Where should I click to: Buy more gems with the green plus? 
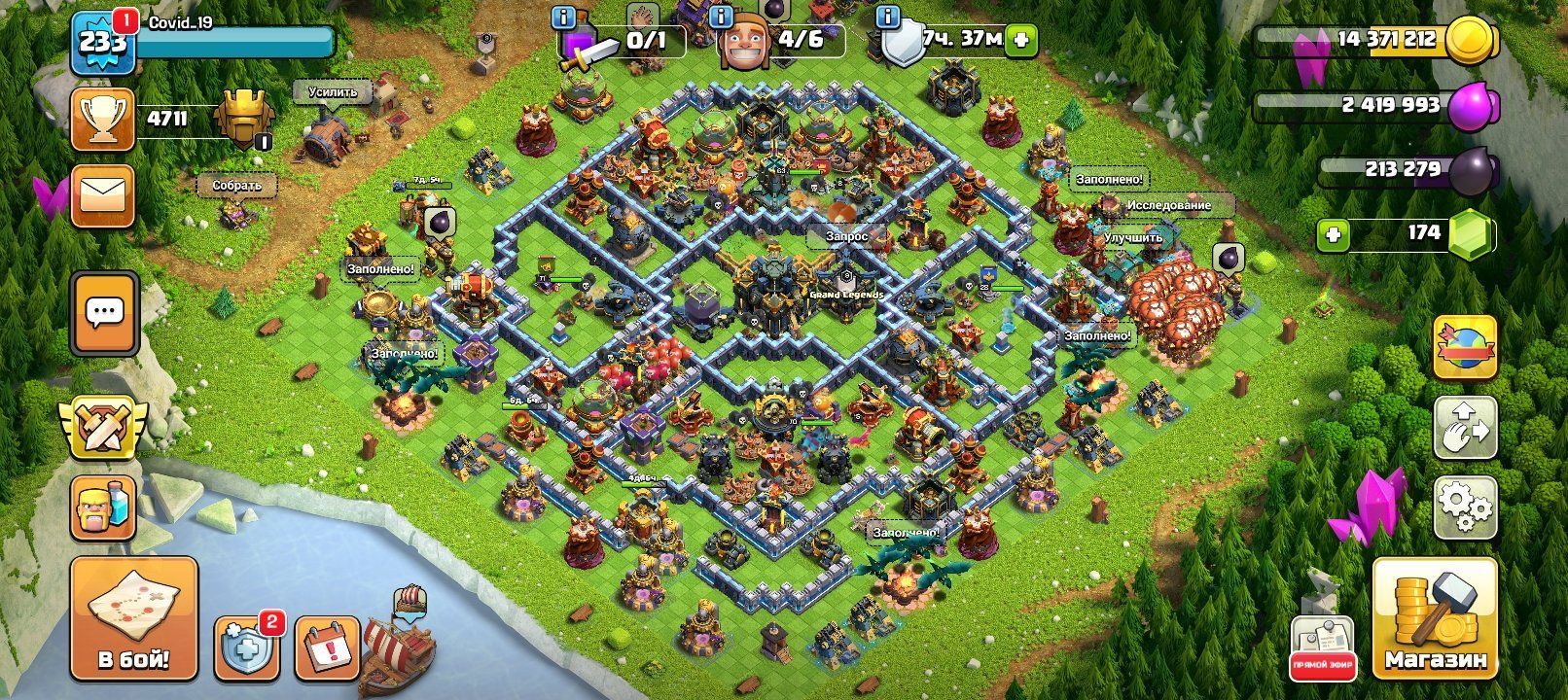pyautogui.click(x=1333, y=234)
